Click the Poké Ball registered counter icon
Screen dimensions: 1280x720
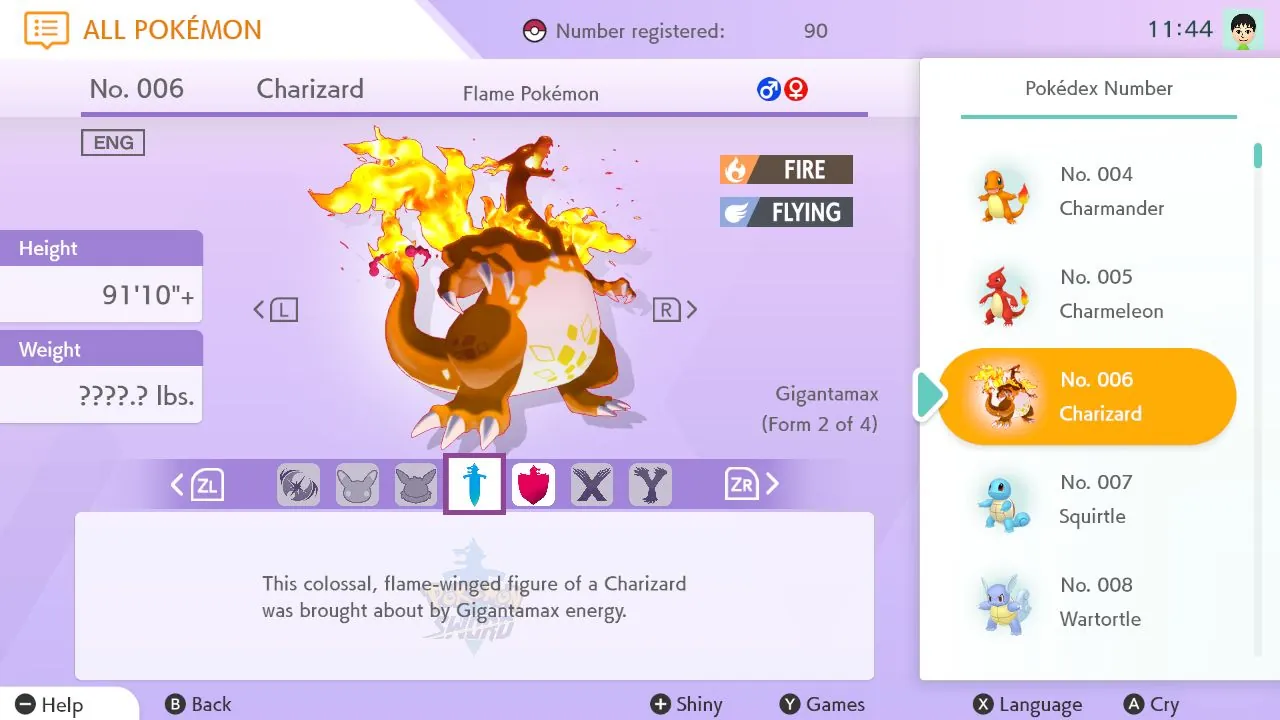pos(536,30)
